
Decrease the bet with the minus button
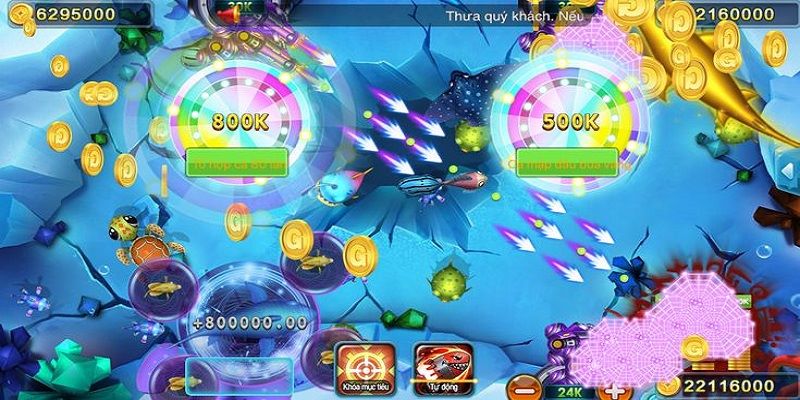[x=522, y=388]
